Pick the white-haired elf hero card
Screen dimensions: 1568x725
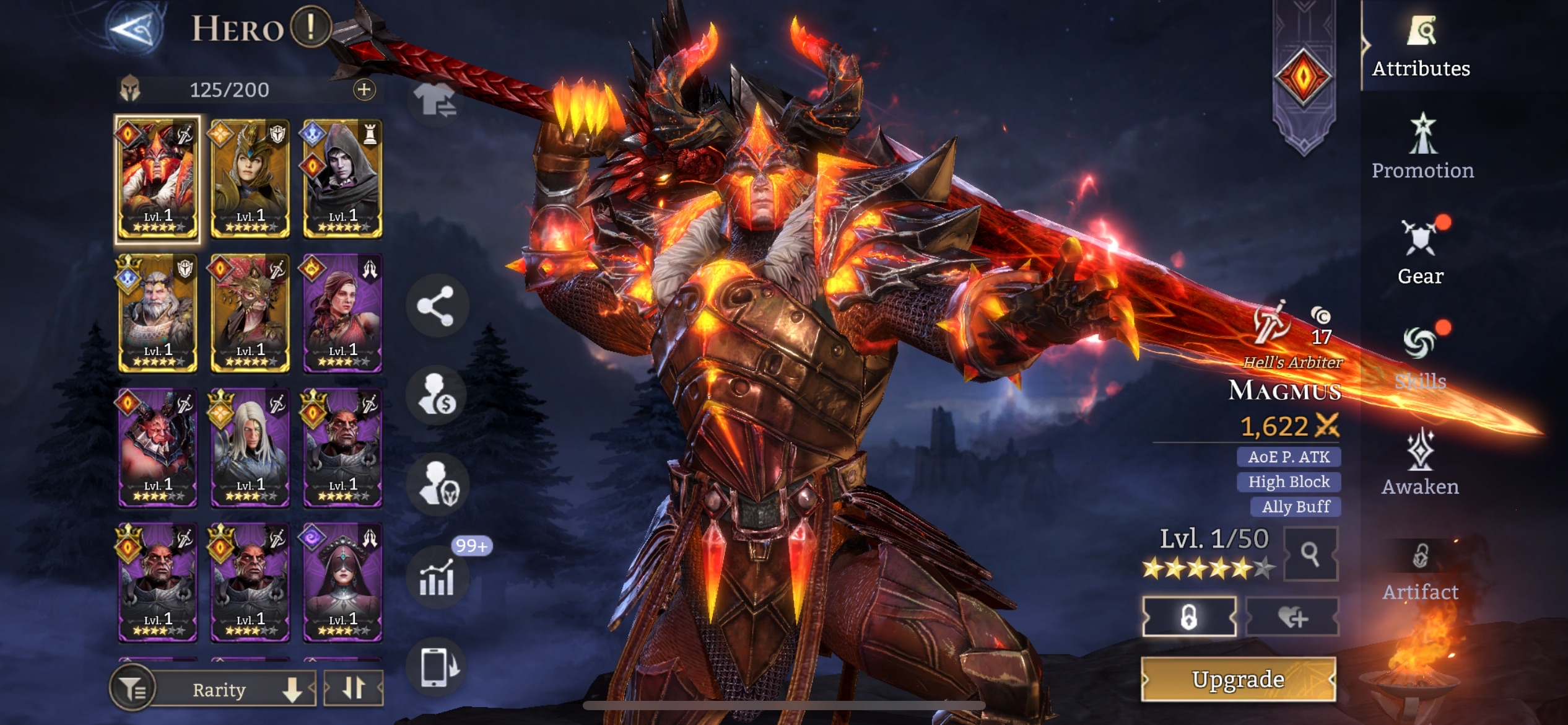(250, 447)
